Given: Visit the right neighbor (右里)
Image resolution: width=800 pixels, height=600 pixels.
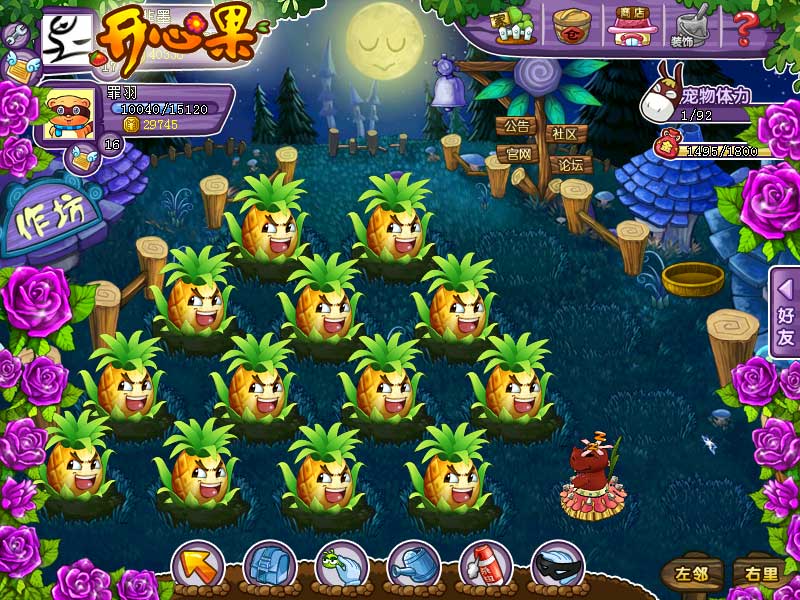Looking at the screenshot, I should click(x=757, y=574).
